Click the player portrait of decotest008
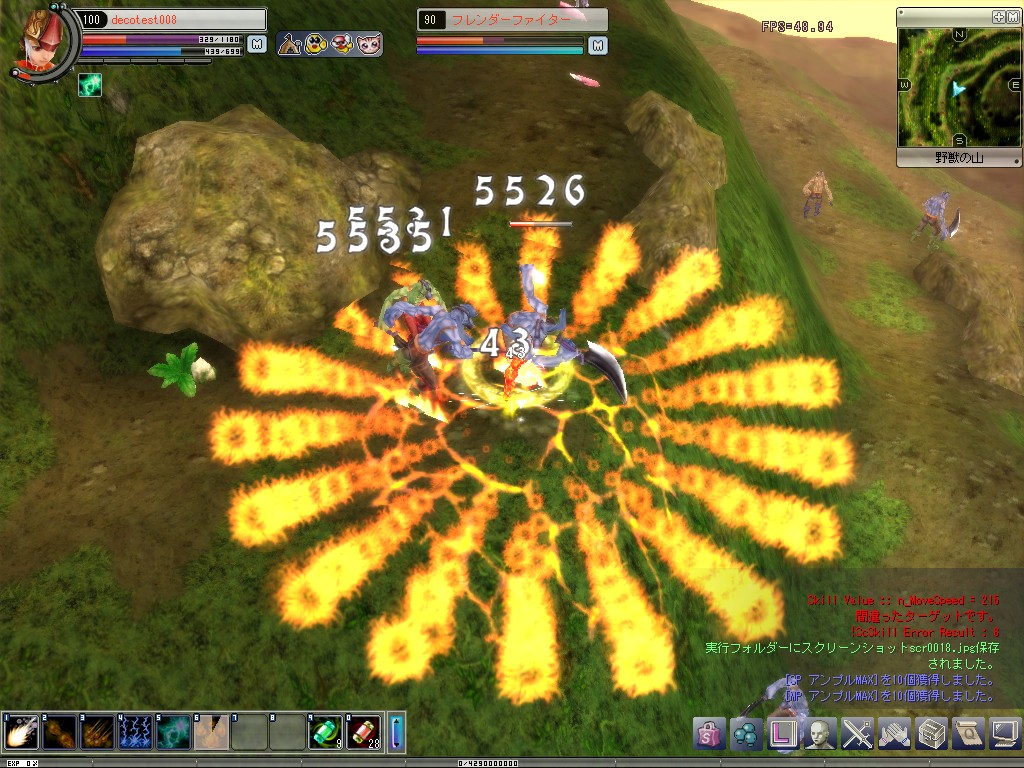The width and height of the screenshot is (1024, 768). [x=42, y=40]
